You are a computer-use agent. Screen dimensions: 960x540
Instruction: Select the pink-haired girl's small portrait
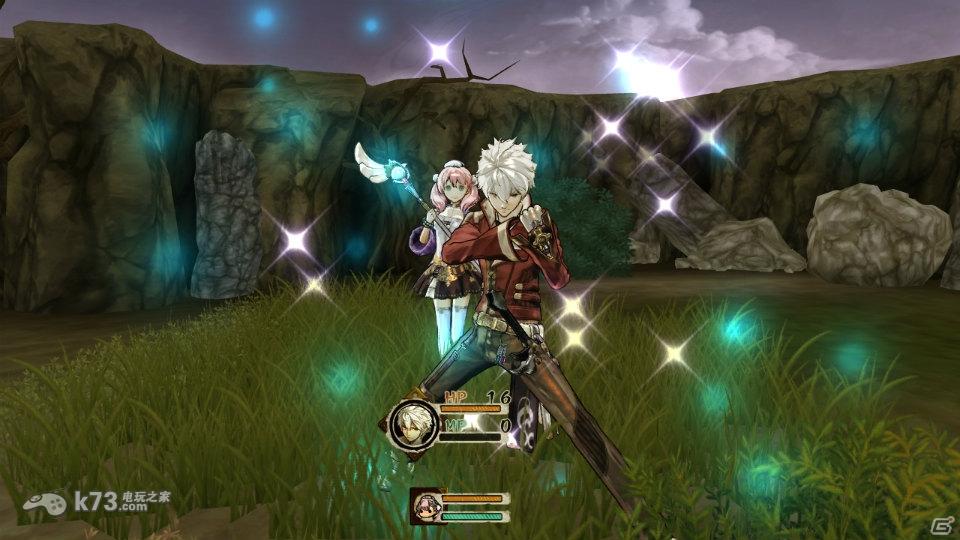click(x=426, y=505)
